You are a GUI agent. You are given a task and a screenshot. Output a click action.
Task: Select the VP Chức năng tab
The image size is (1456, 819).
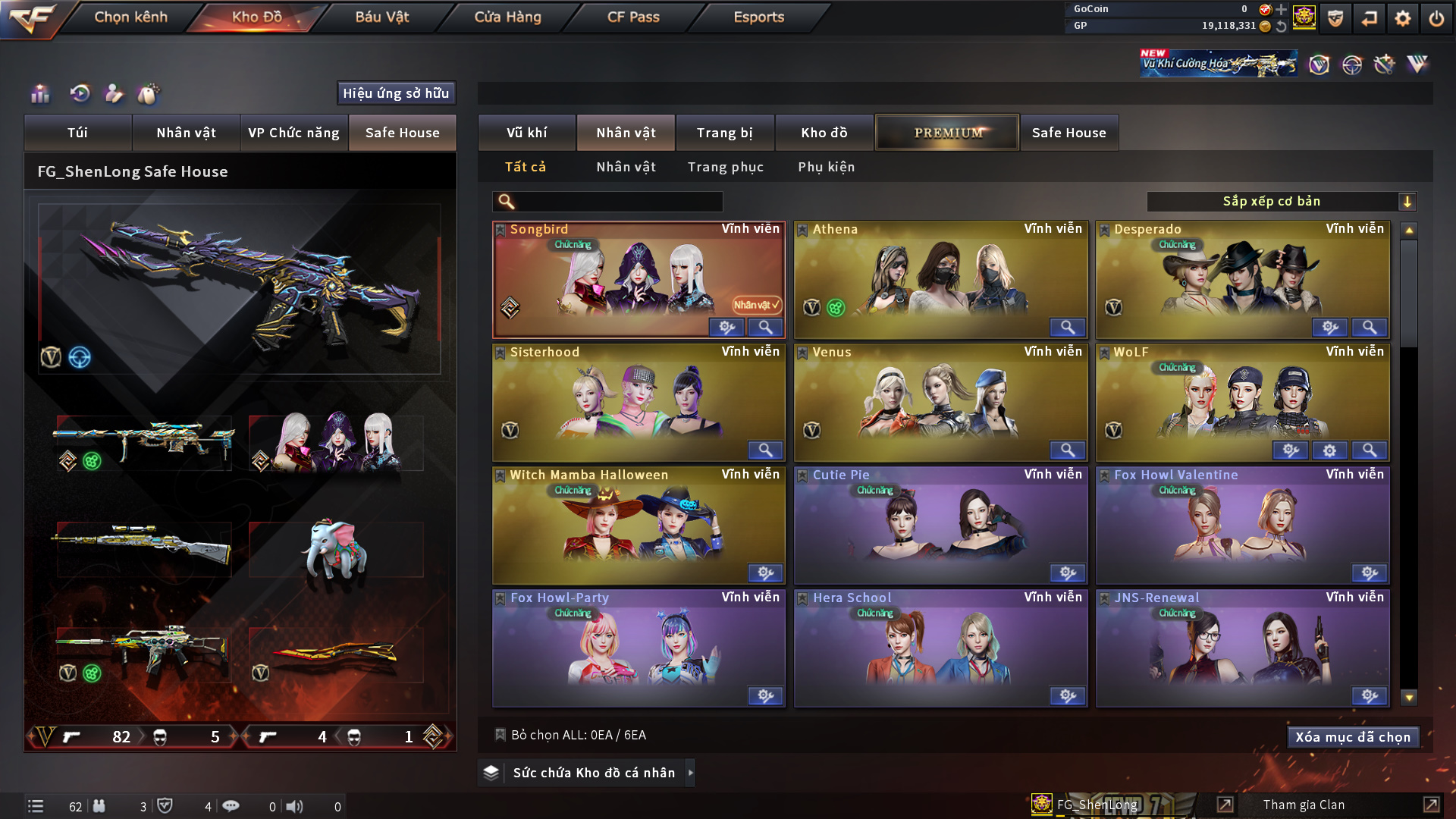[x=293, y=133]
